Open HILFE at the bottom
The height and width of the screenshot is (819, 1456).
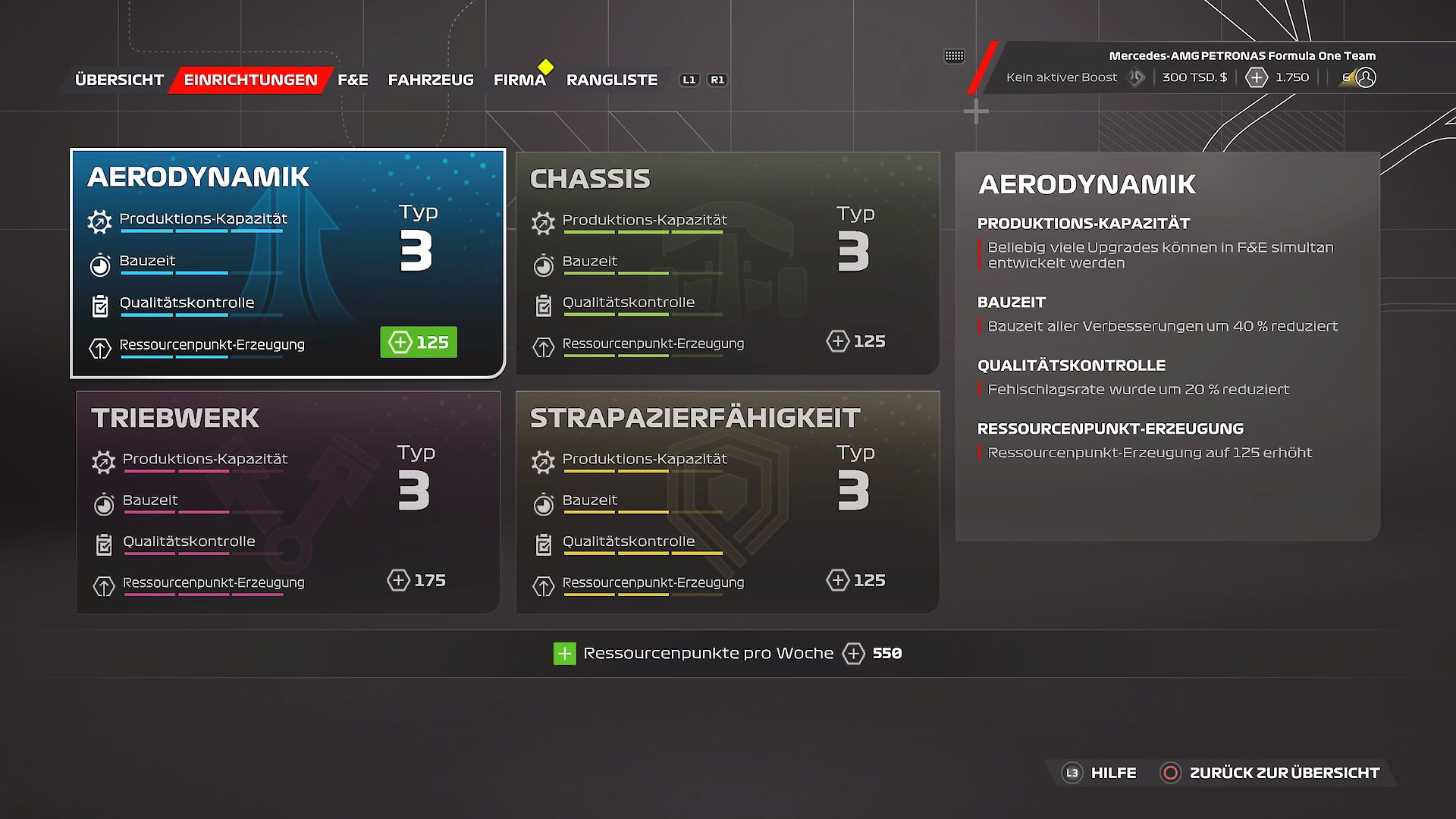click(x=1100, y=773)
